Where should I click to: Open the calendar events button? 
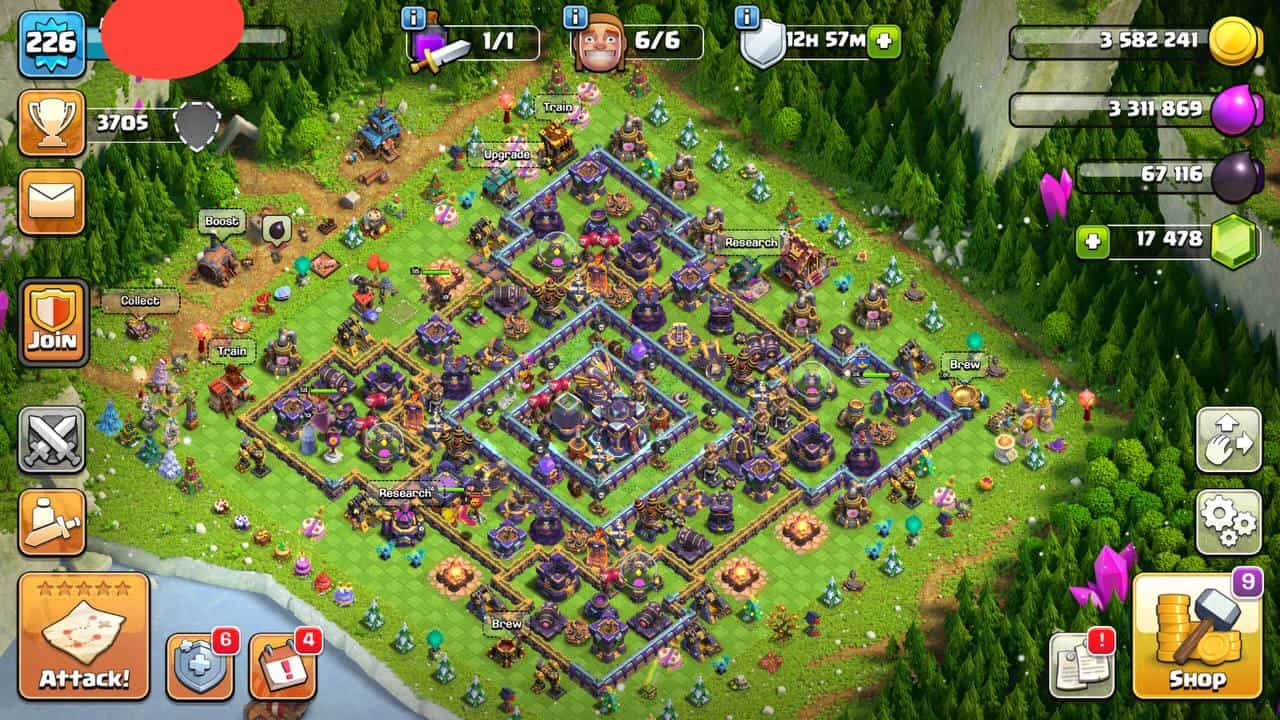281,665
